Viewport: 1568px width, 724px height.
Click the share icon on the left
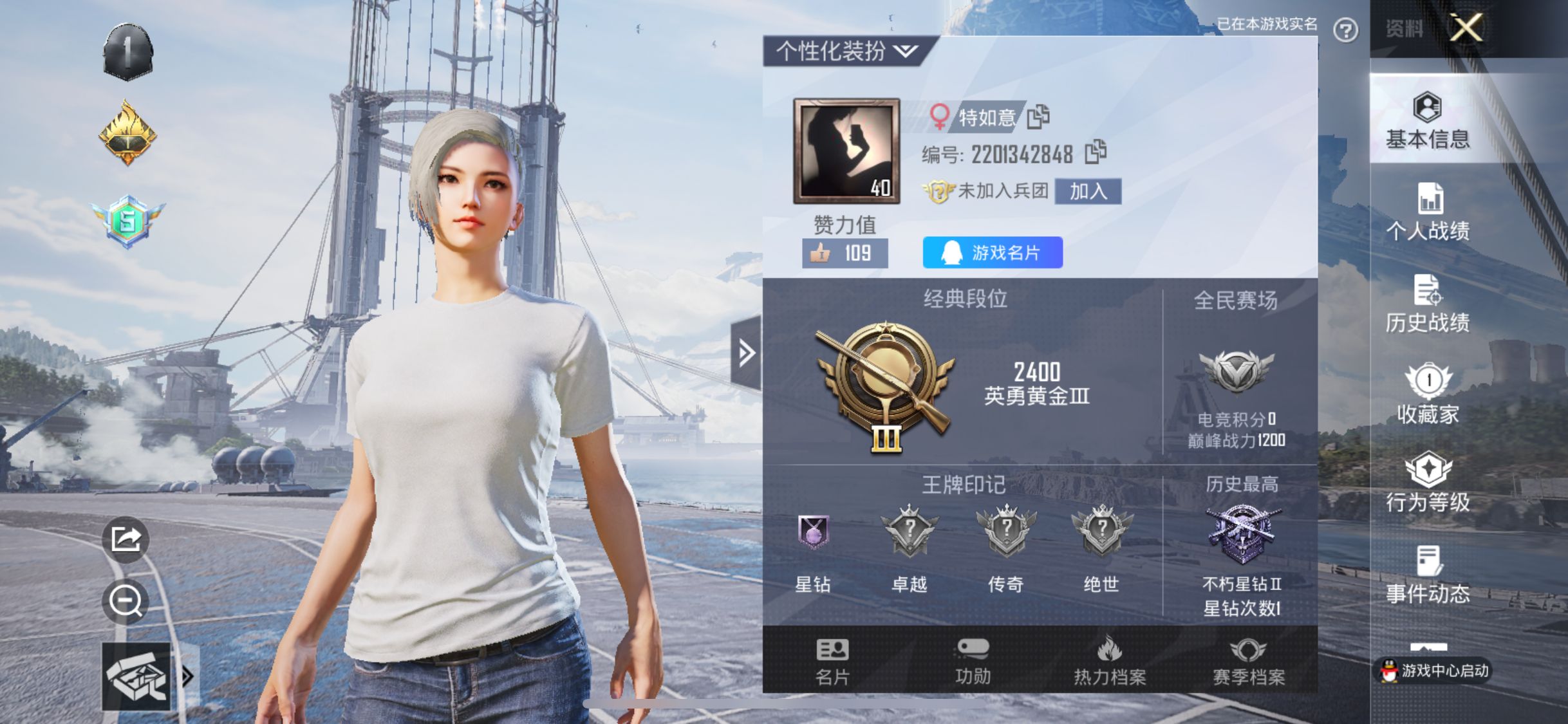[x=126, y=541]
